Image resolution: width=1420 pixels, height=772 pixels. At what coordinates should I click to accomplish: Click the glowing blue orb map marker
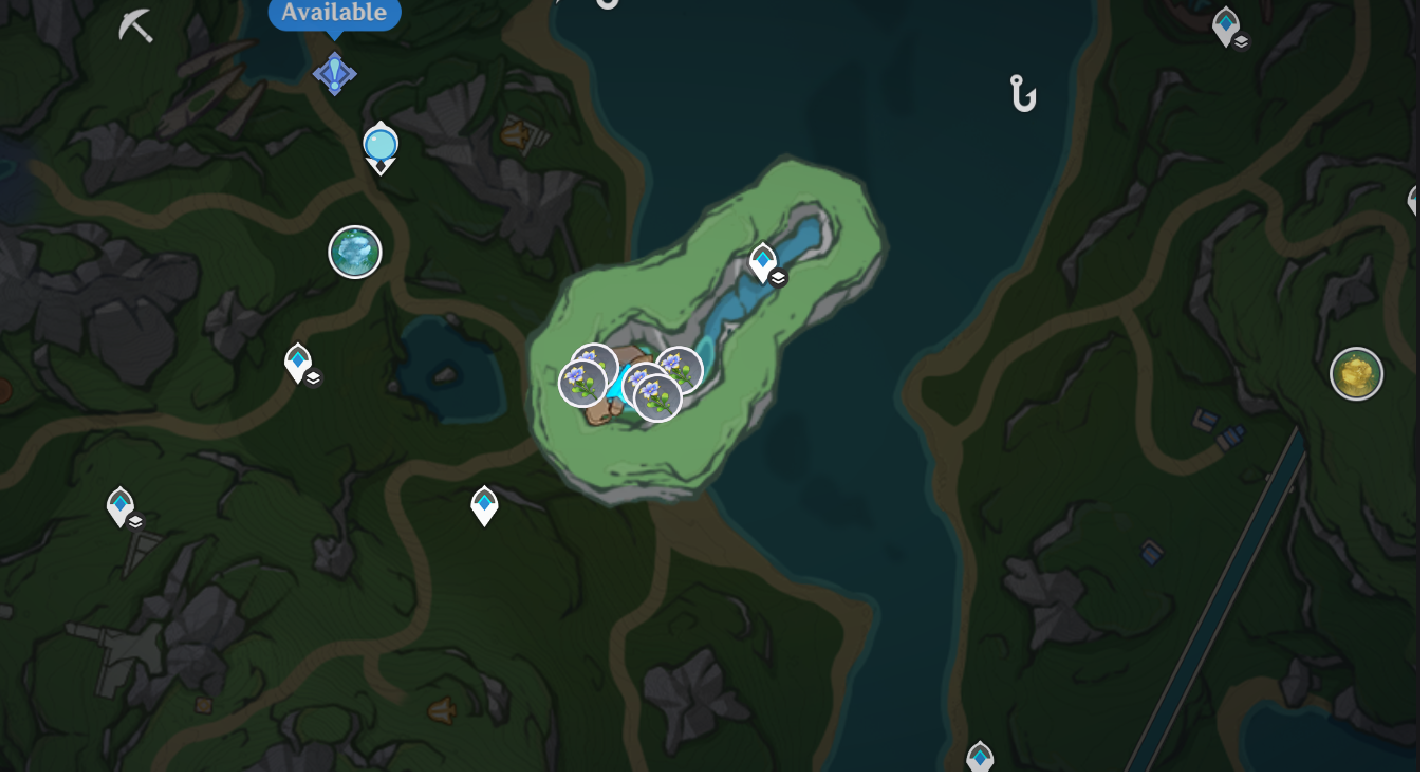point(380,145)
